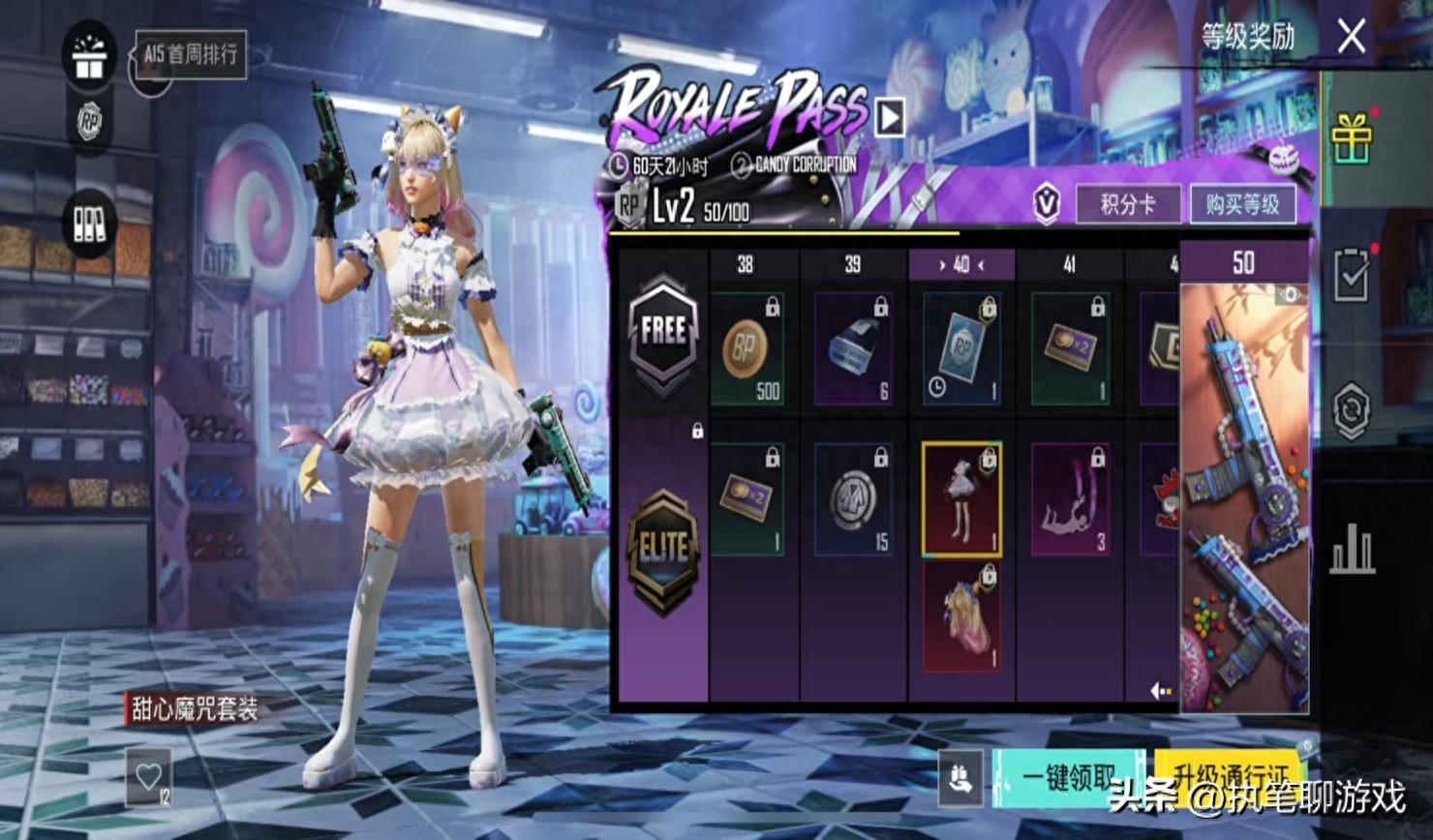Open the A15 first-week ranking
This screenshot has width=1433, height=840.
tap(191, 54)
